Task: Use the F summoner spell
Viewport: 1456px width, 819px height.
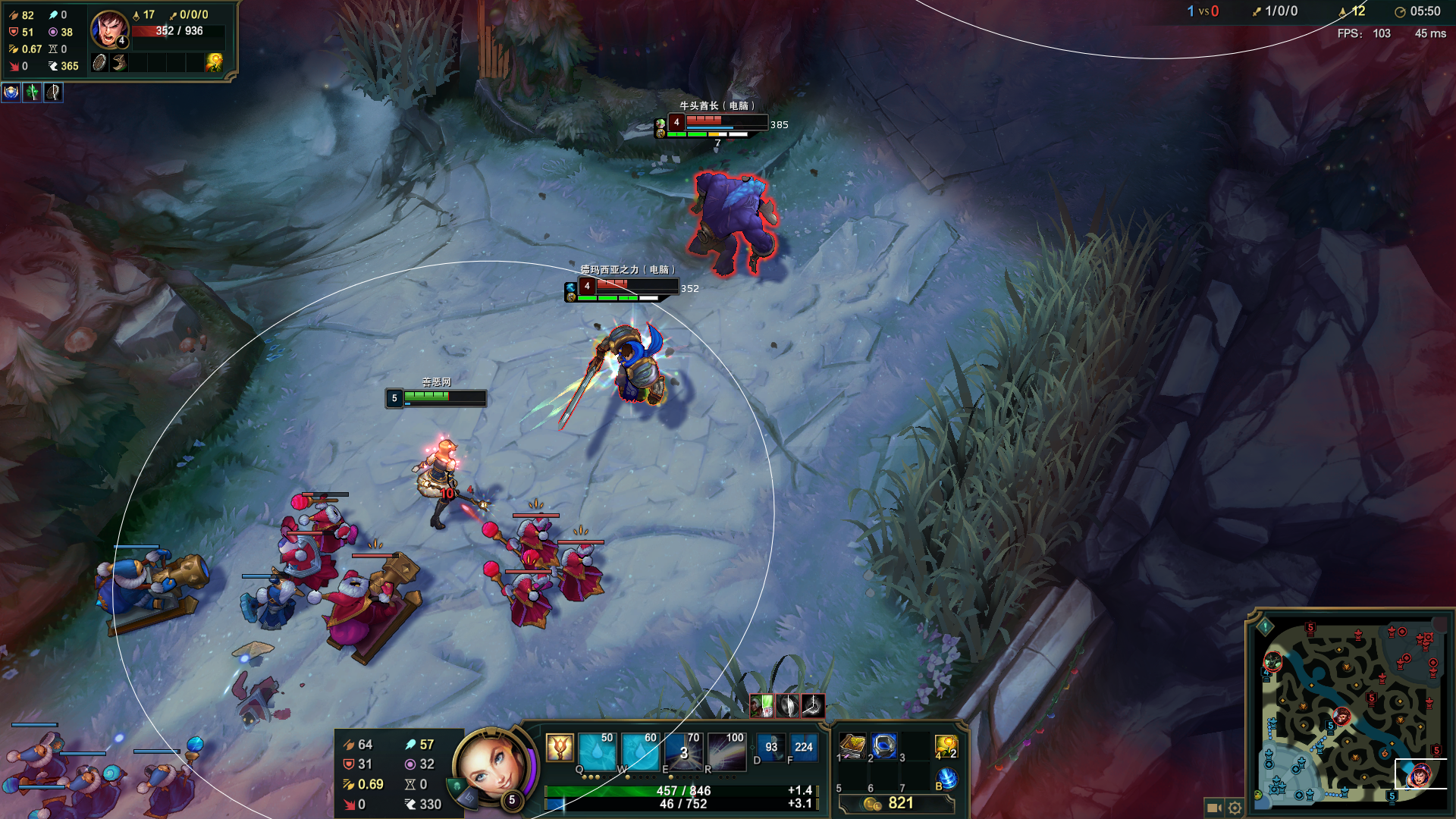Action: pos(803,747)
